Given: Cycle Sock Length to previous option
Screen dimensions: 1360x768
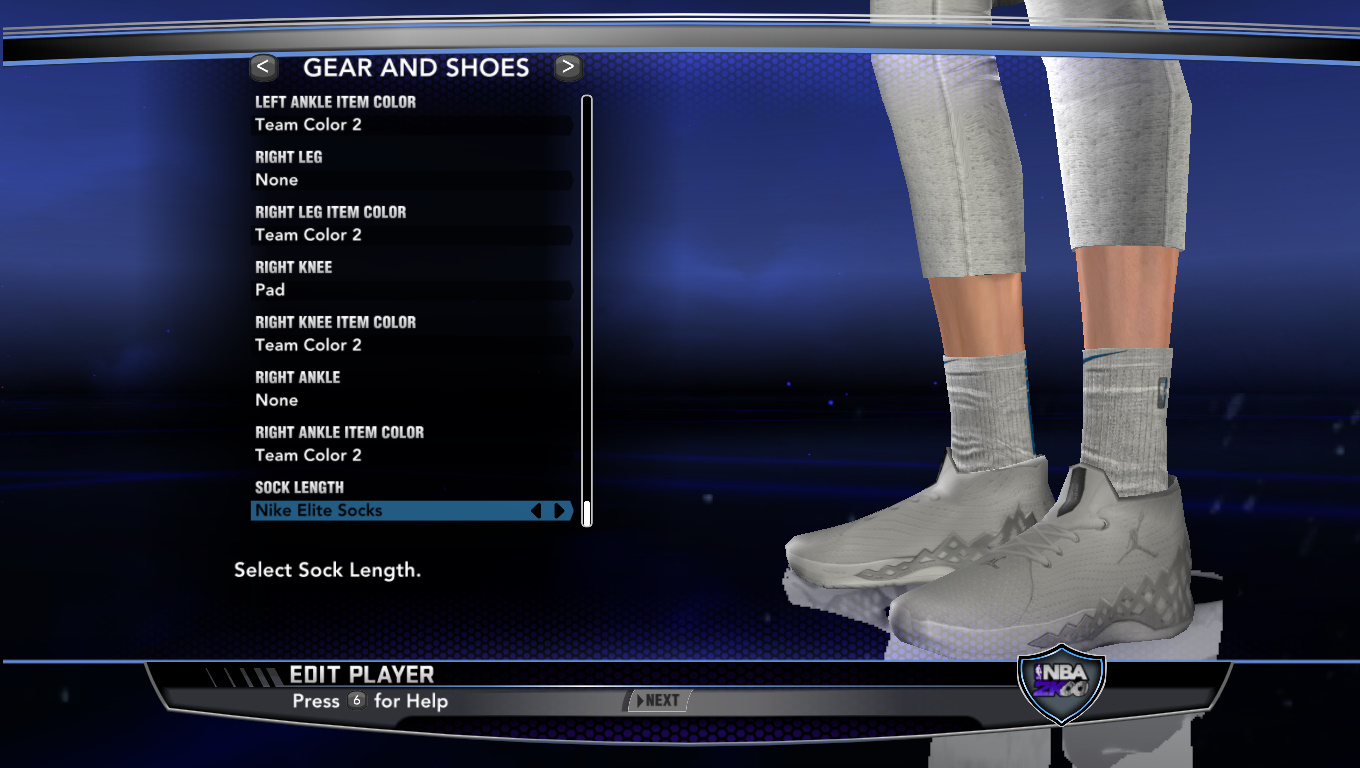Looking at the screenshot, I should click(x=536, y=511).
